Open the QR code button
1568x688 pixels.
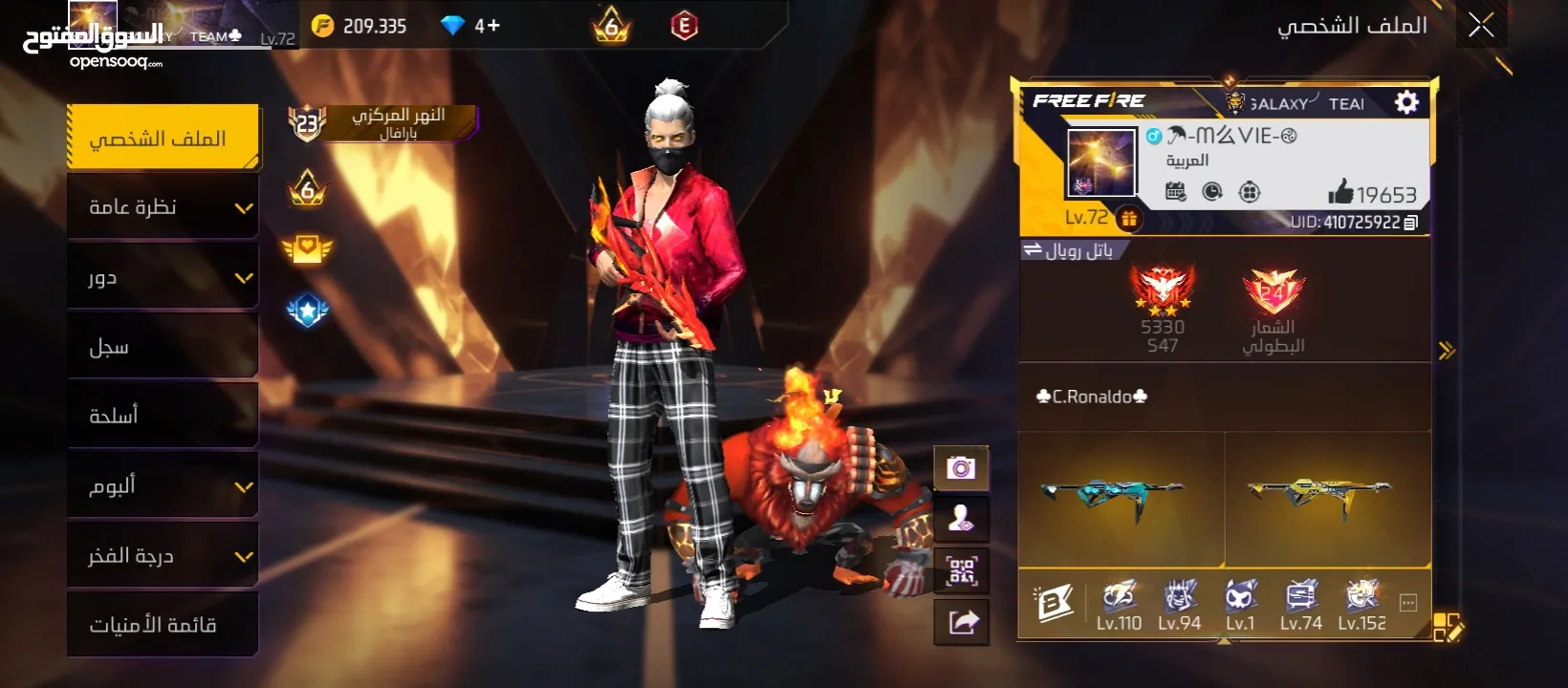click(x=961, y=571)
